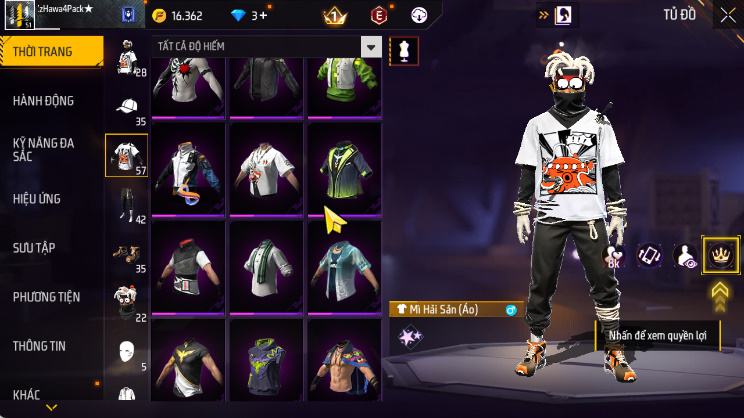
Task: Choose the pants subcategory icon
Action: coord(127,204)
